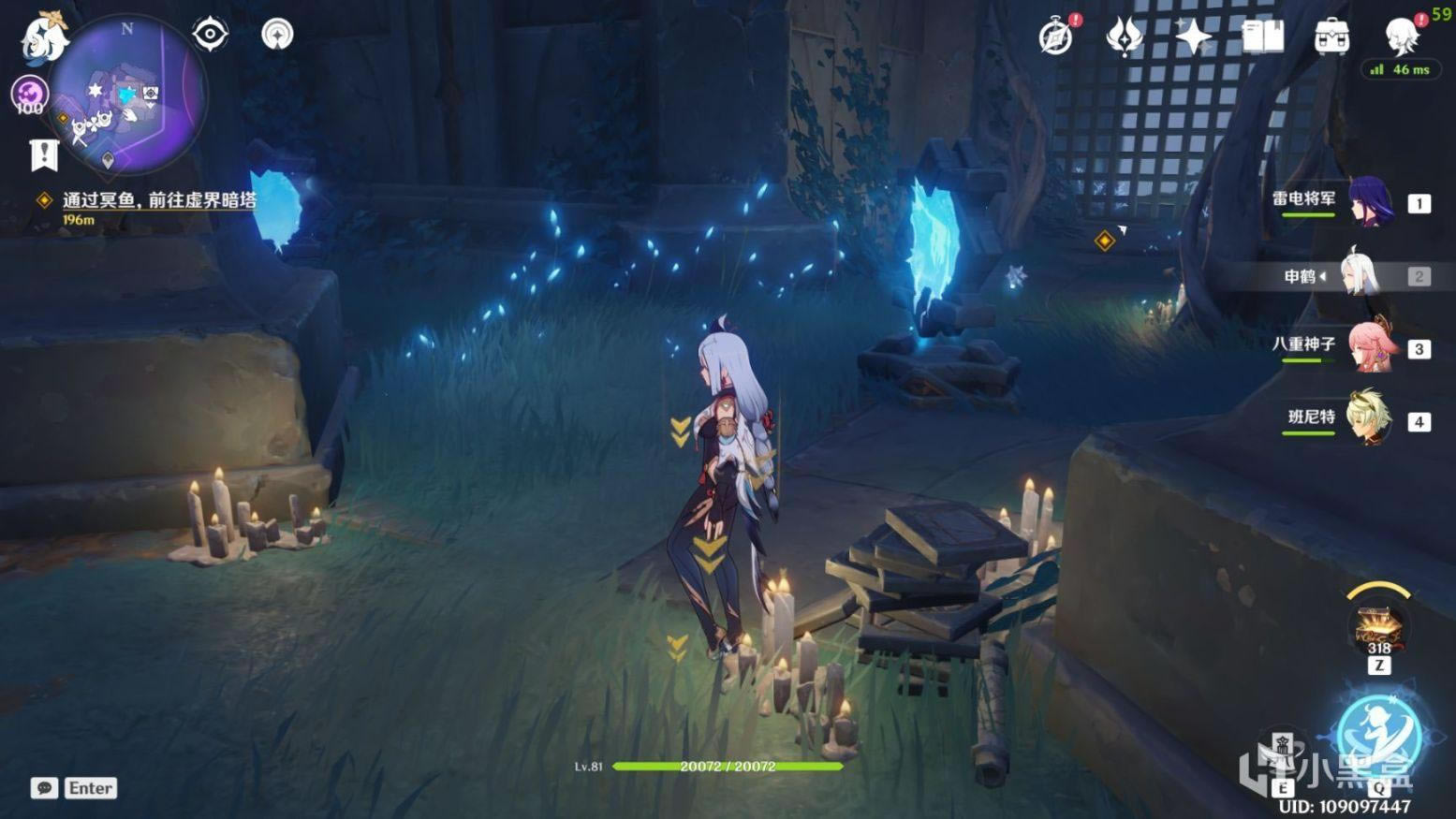1456x819 pixels.
Task: Open the circular minimap
Action: click(127, 96)
